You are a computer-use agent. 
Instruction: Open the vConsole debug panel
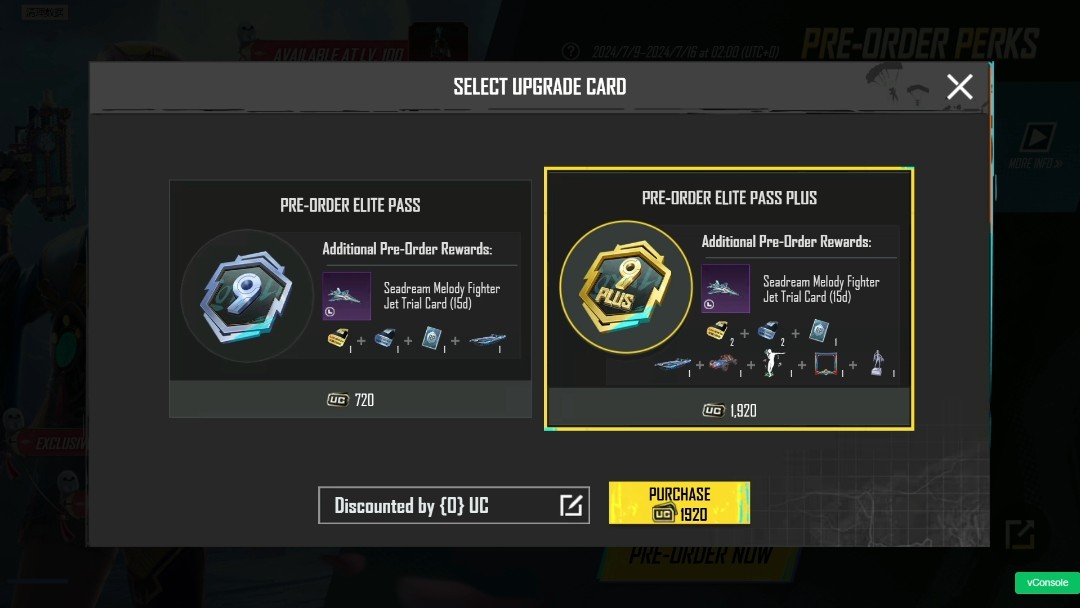point(1046,583)
